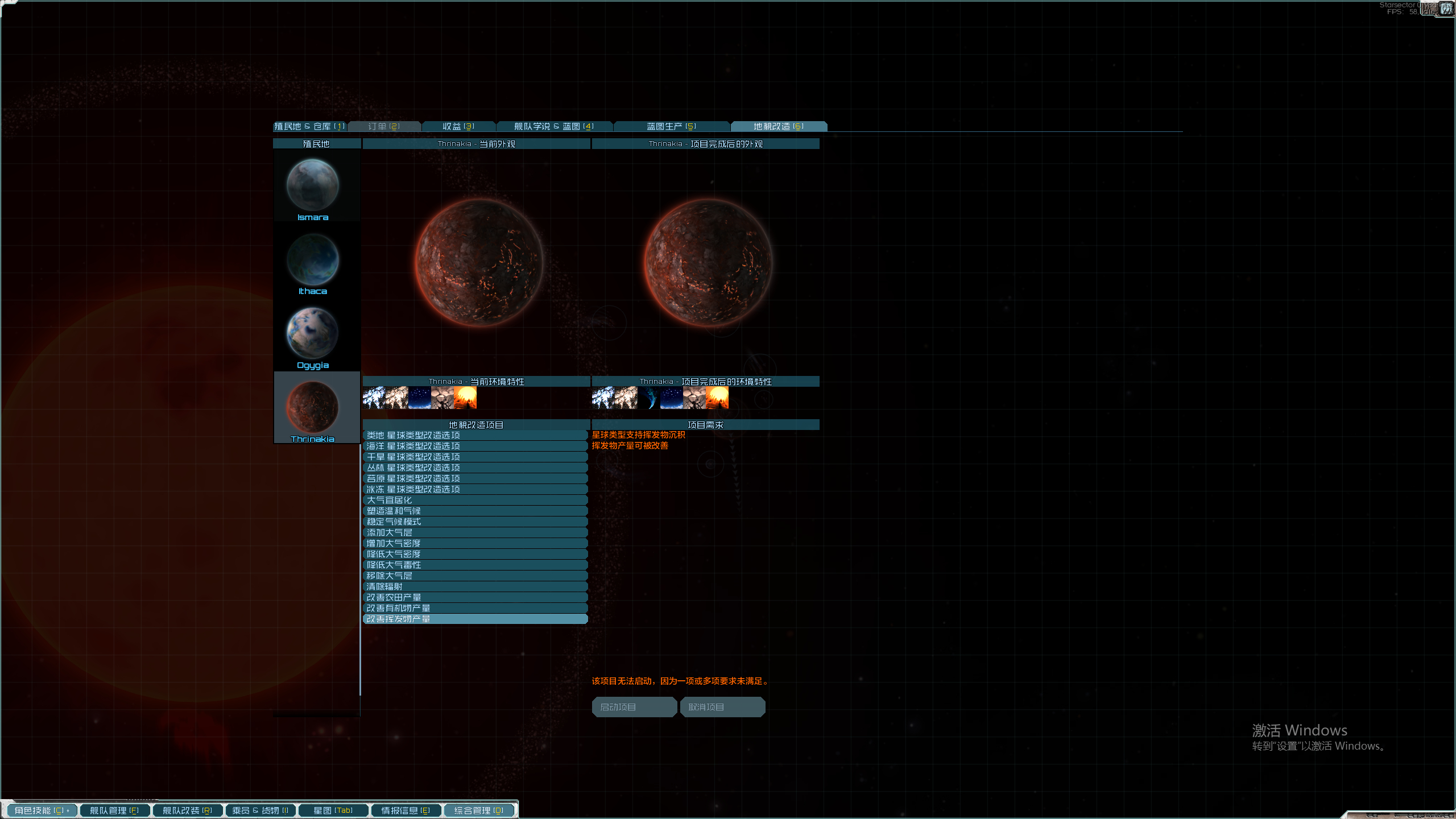The width and height of the screenshot is (1456, 819).
Task: Switch to 舰队学说 & 蓝图 tab
Action: [554, 126]
